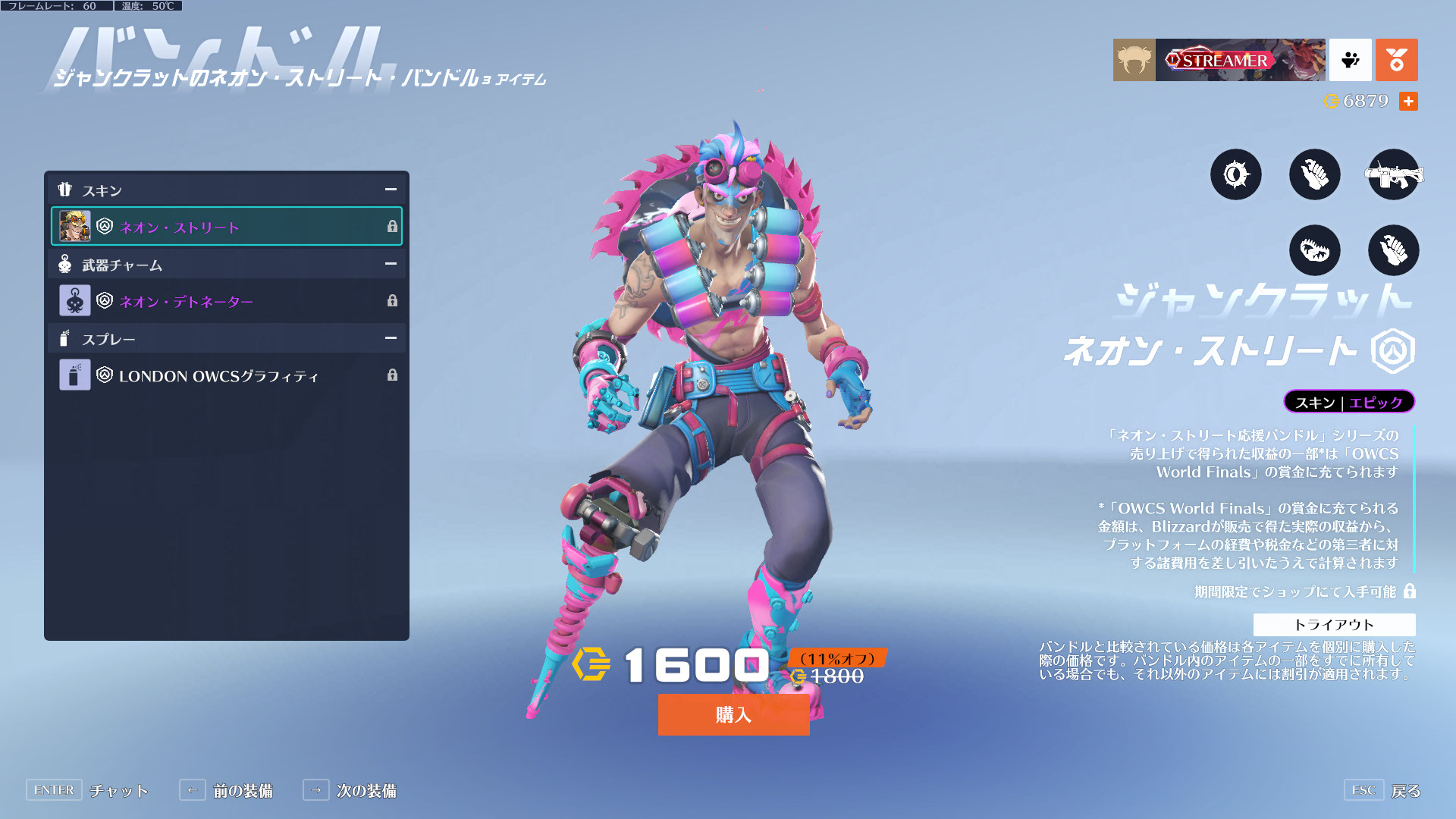This screenshot has height=819, width=1456.
Task: Buy the bundle with the 購入 button
Action: click(x=733, y=714)
